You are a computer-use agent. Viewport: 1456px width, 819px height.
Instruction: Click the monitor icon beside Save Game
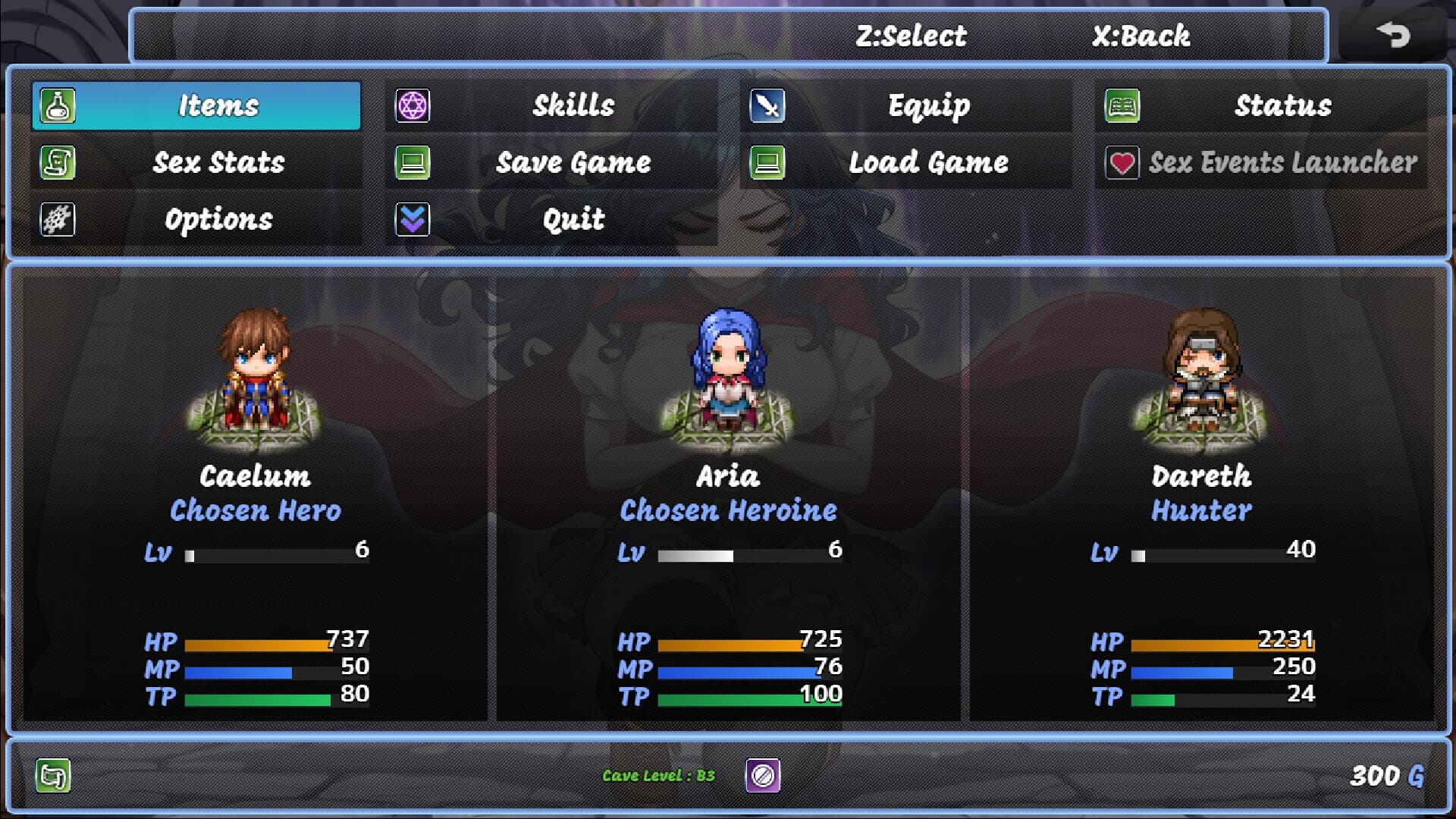[x=412, y=162]
